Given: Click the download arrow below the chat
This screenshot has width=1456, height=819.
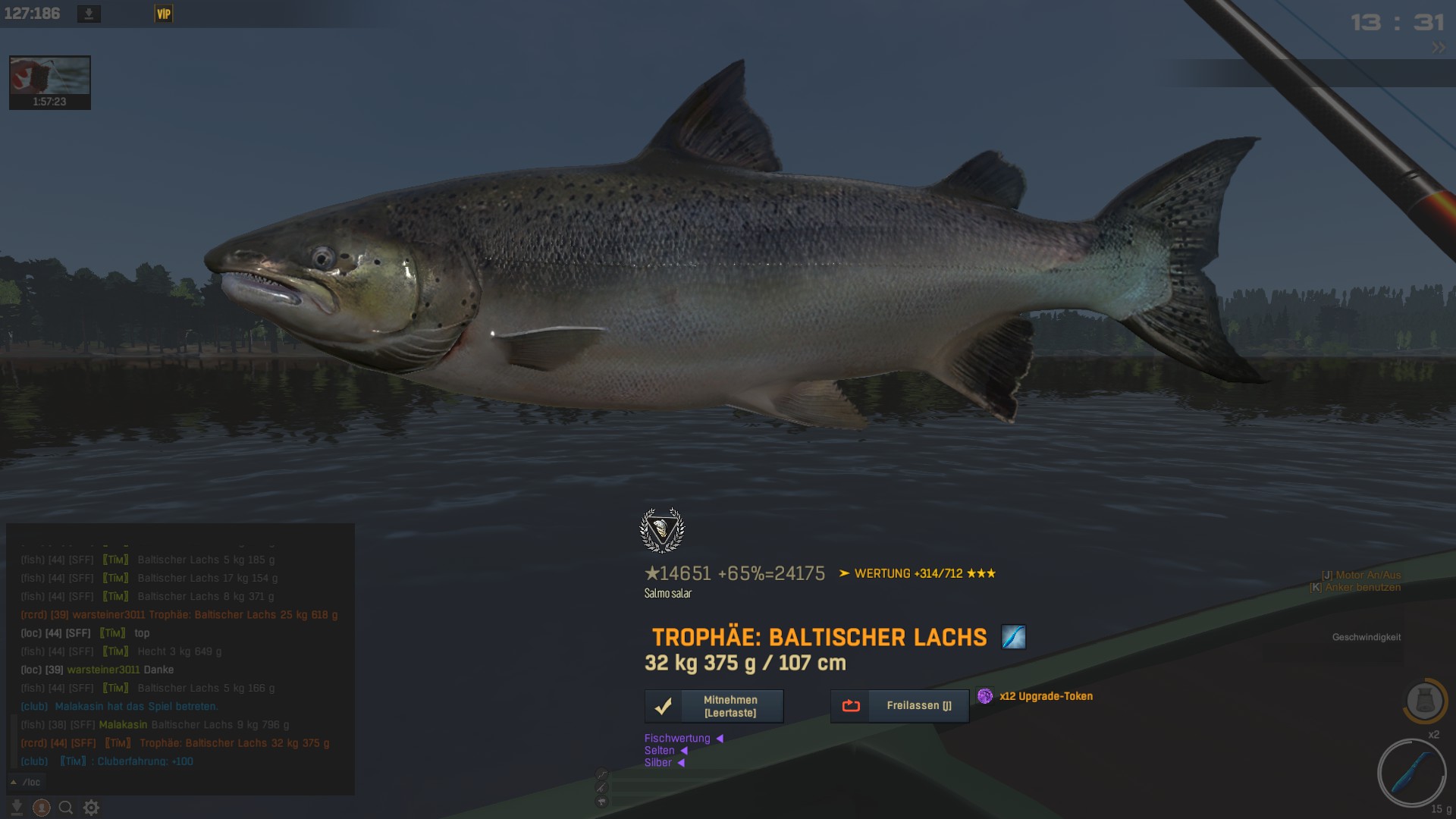Looking at the screenshot, I should pyautogui.click(x=17, y=808).
